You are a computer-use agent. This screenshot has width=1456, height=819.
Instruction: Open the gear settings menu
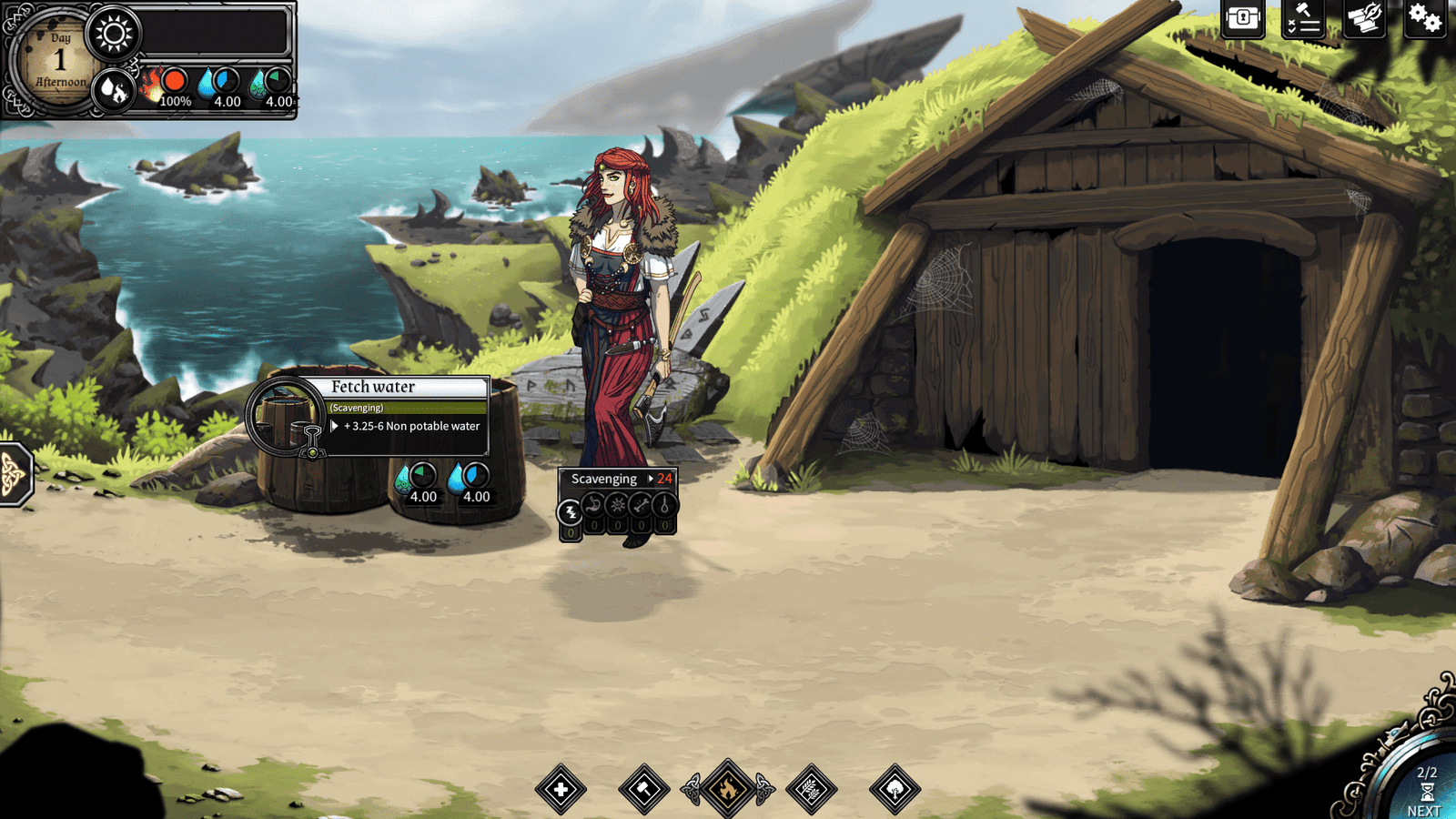[x=1424, y=19]
